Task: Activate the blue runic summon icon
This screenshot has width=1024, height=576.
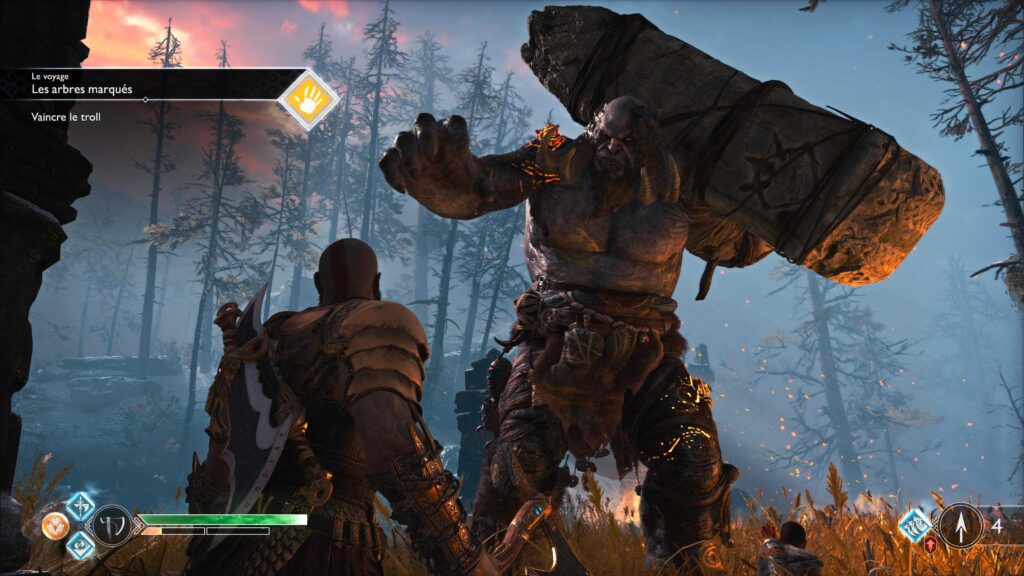Action: coord(915,524)
